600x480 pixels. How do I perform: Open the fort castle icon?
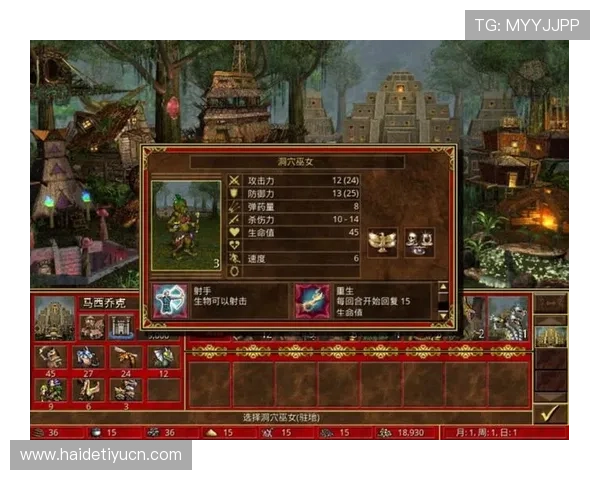[x=122, y=326]
